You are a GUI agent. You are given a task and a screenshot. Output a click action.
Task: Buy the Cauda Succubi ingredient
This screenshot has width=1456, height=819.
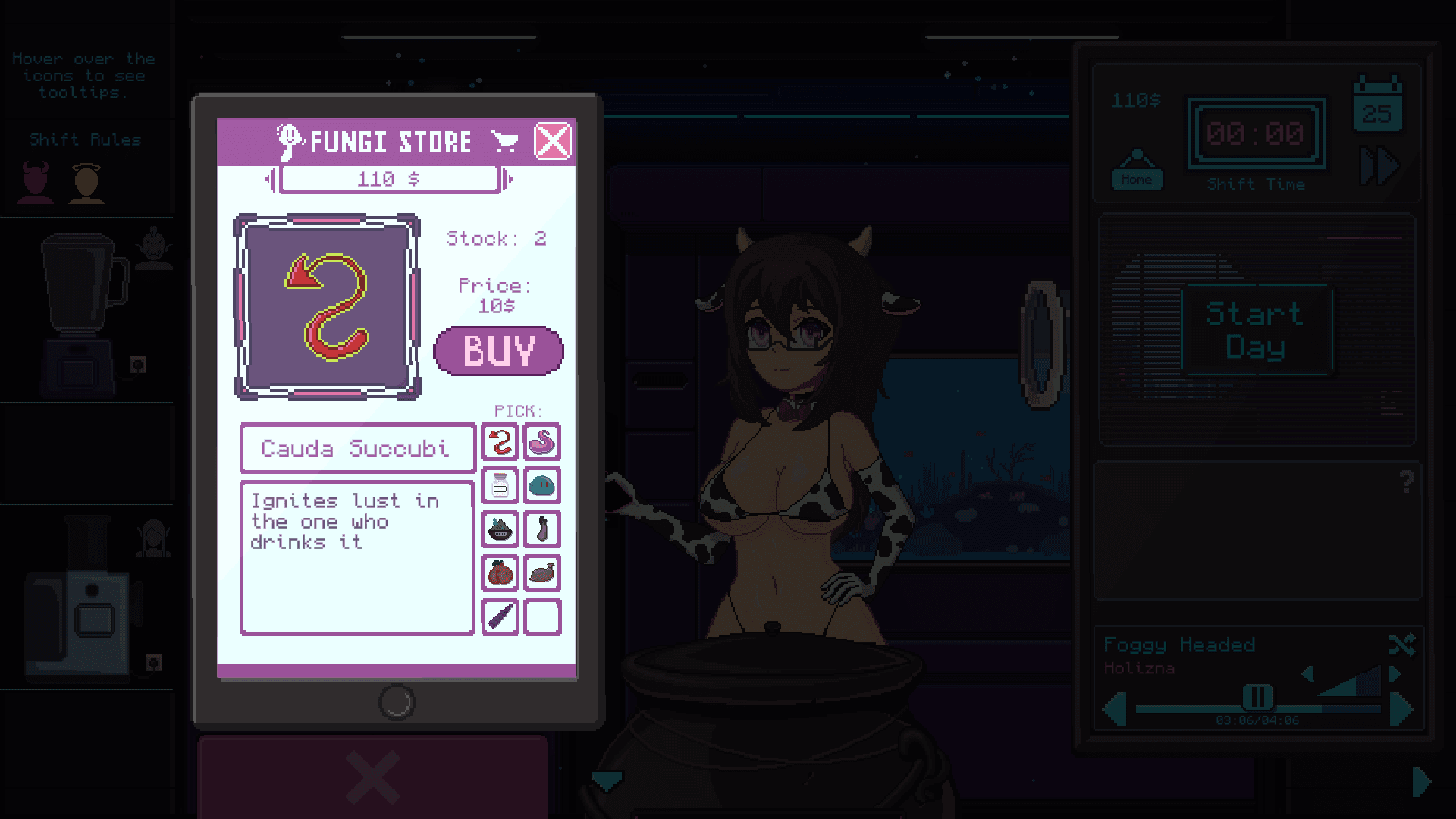[x=498, y=351]
